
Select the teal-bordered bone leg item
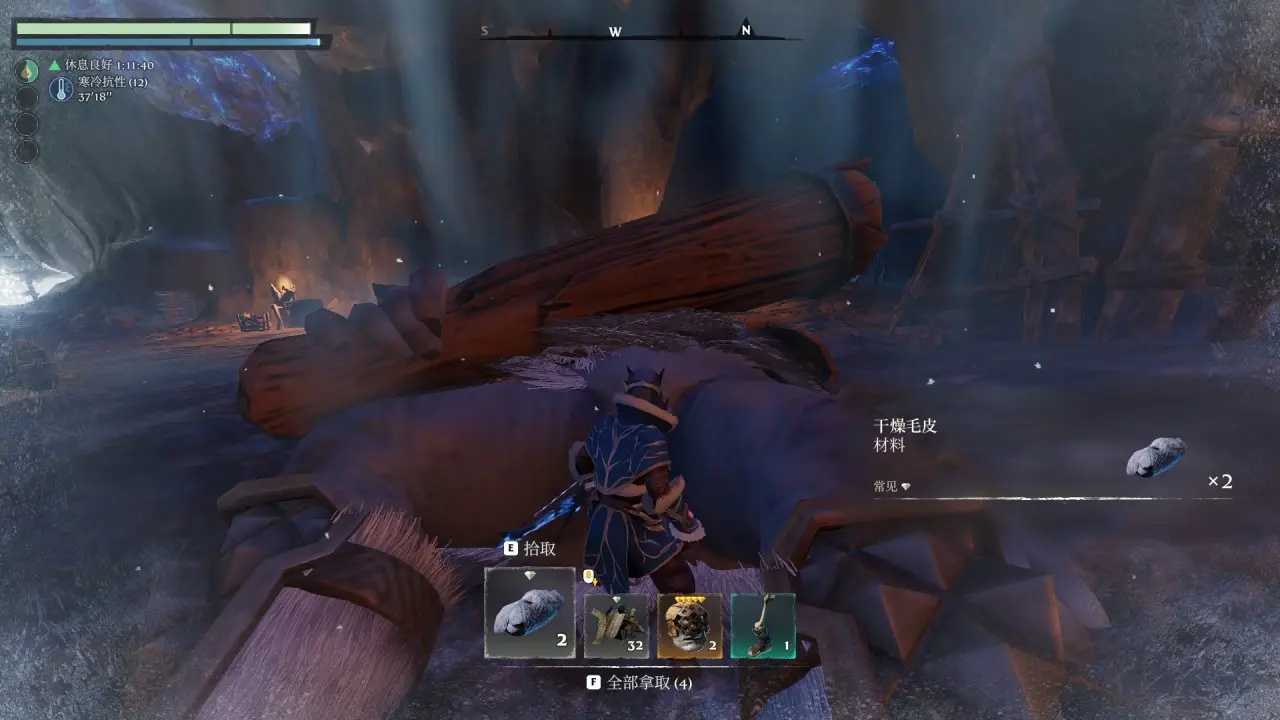(x=763, y=626)
